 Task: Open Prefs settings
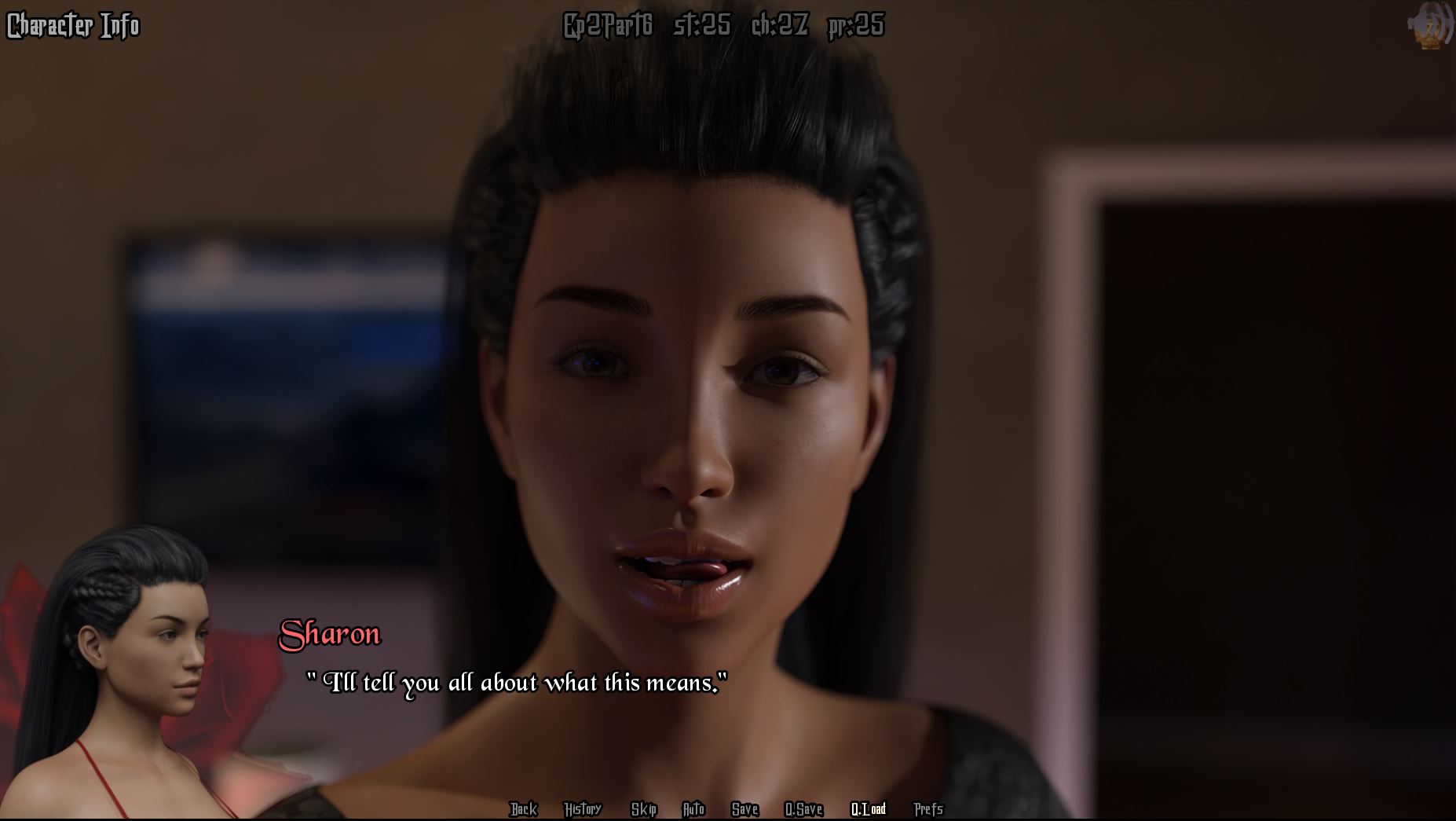tap(928, 808)
